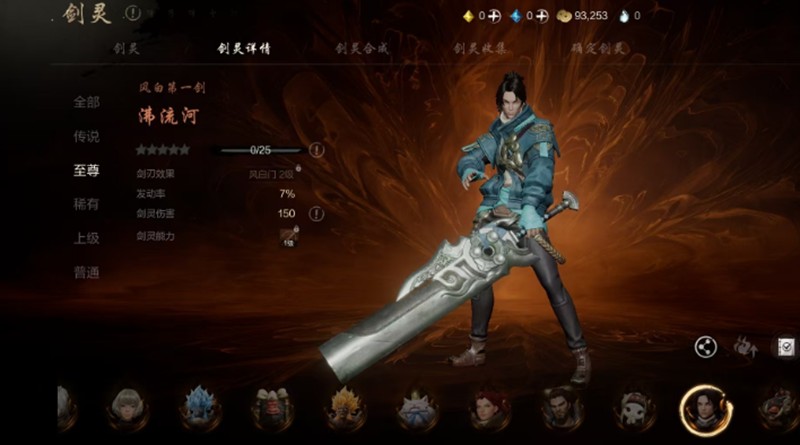Add gold diamond currency with plus button
The image size is (800, 445).
(x=495, y=16)
